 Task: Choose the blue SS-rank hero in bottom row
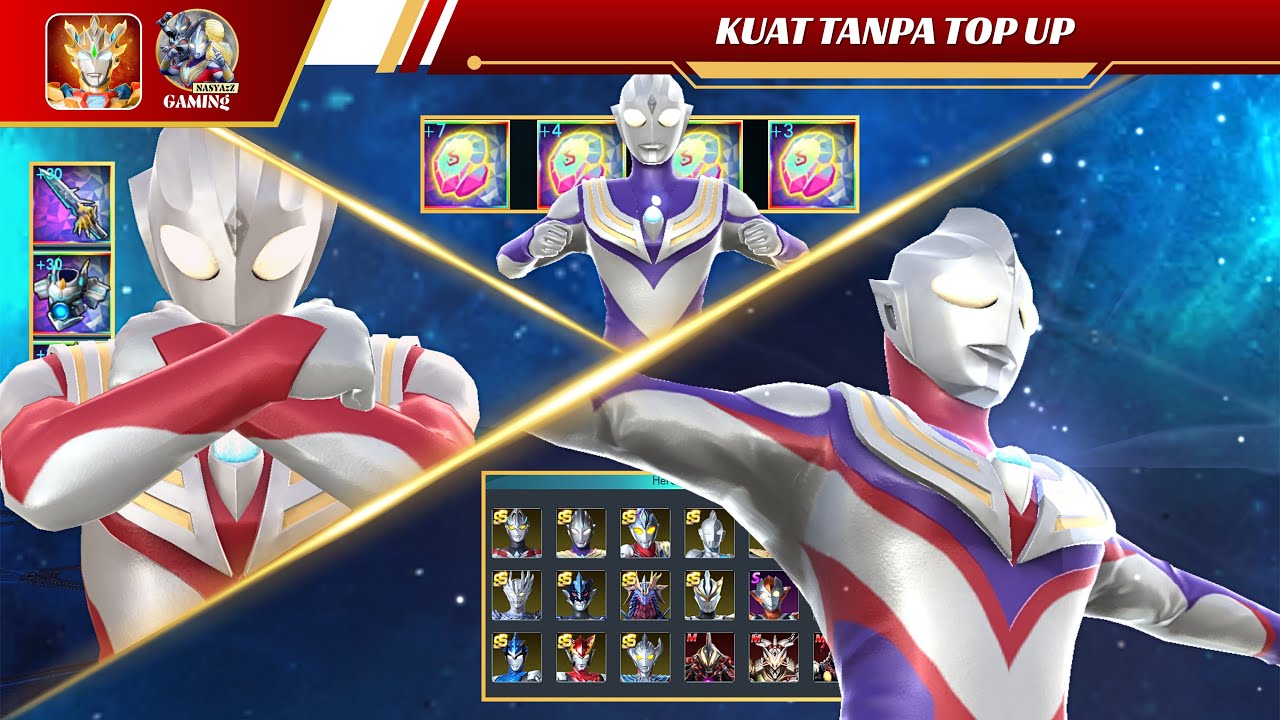pyautogui.click(x=518, y=659)
